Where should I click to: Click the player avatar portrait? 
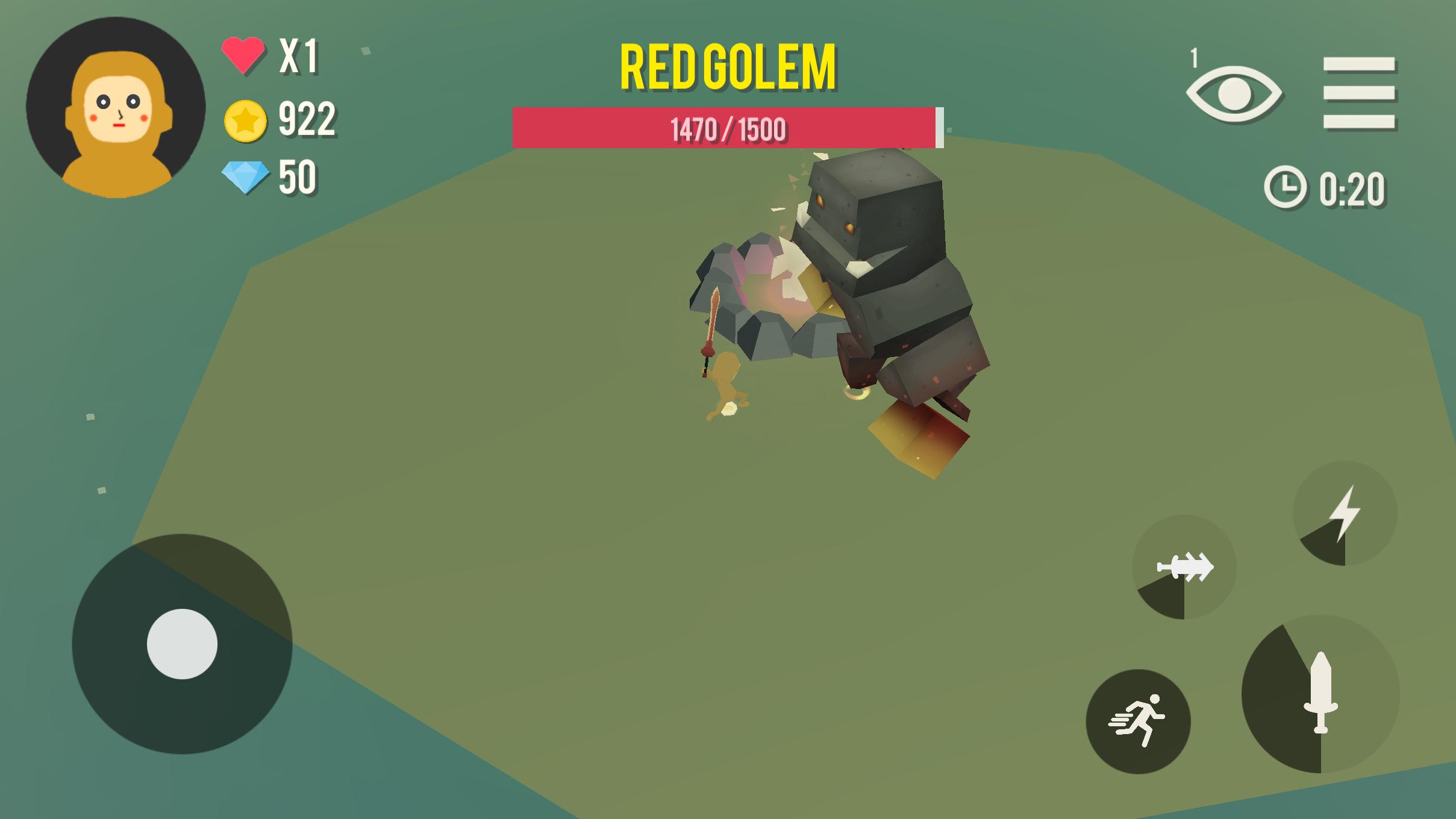pos(116,108)
